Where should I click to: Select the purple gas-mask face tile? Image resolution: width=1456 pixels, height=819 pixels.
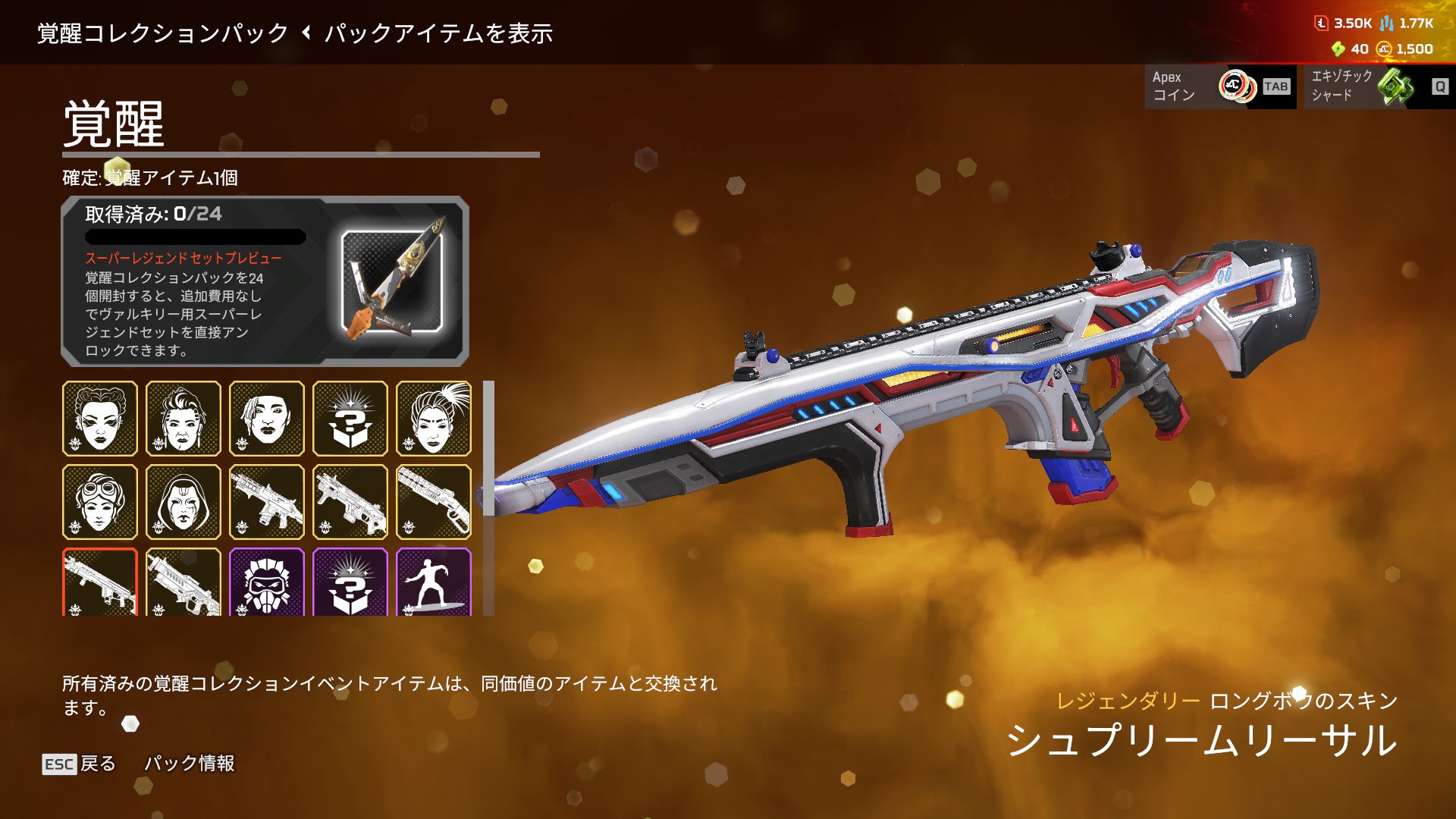pyautogui.click(x=267, y=582)
